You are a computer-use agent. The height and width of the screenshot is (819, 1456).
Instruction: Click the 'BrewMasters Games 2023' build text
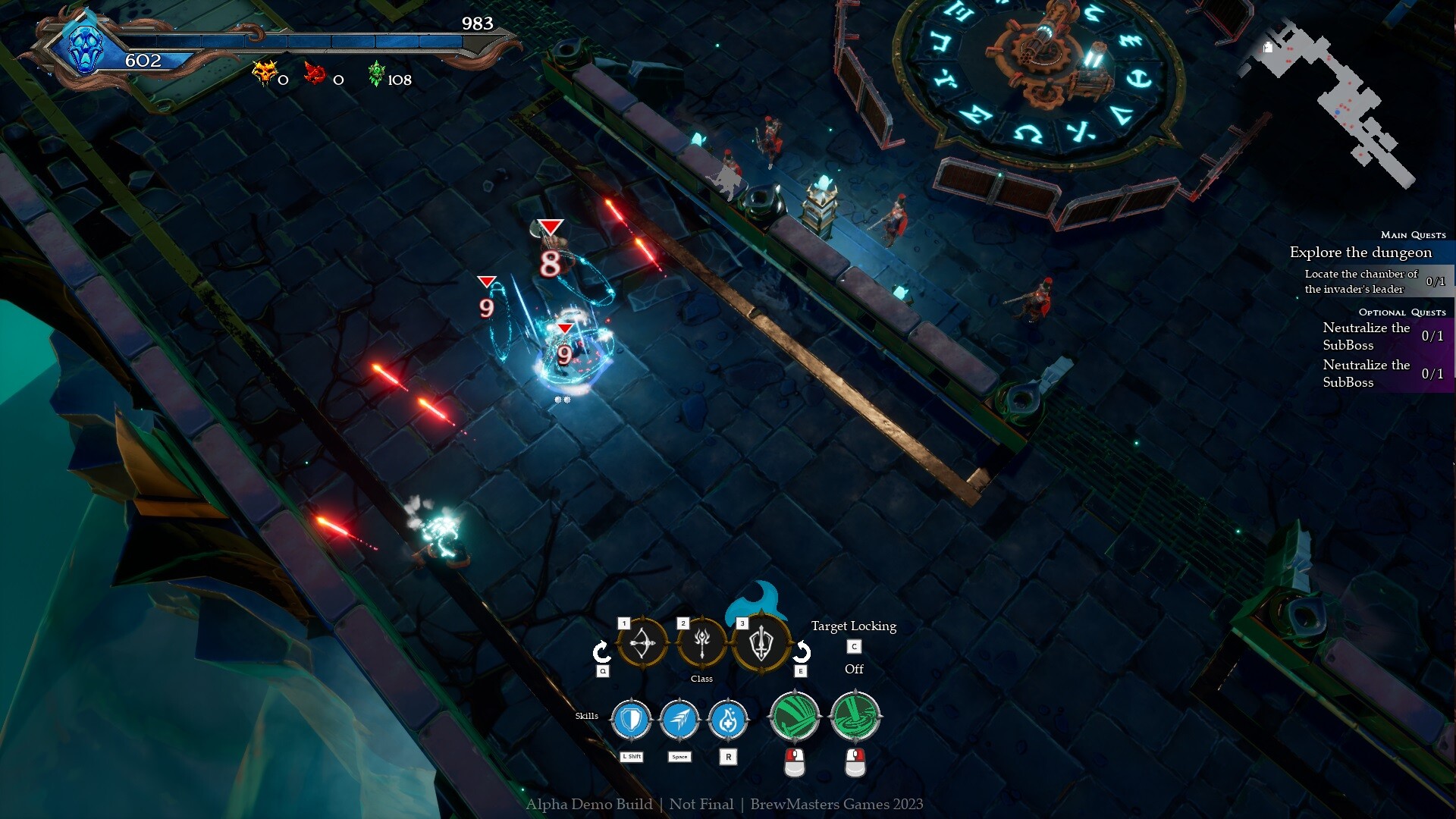pos(837,805)
